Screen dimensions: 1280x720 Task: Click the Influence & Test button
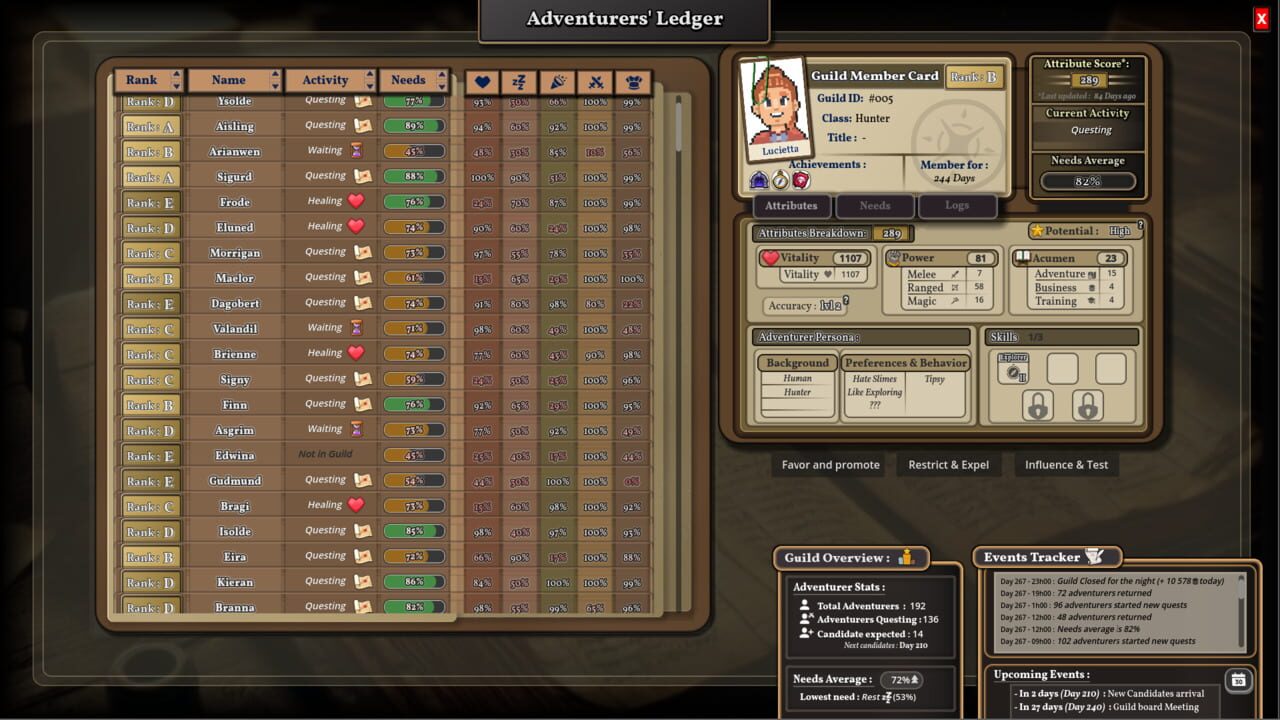point(1066,464)
